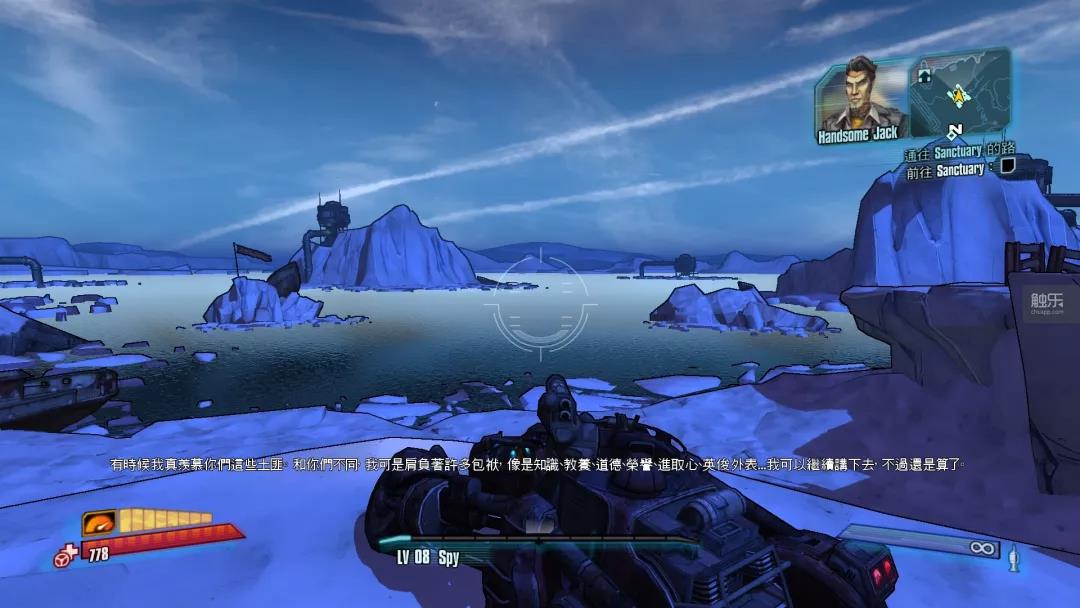Open the minimap with the yellow player arrow
The height and width of the screenshot is (608, 1080).
click(x=957, y=92)
